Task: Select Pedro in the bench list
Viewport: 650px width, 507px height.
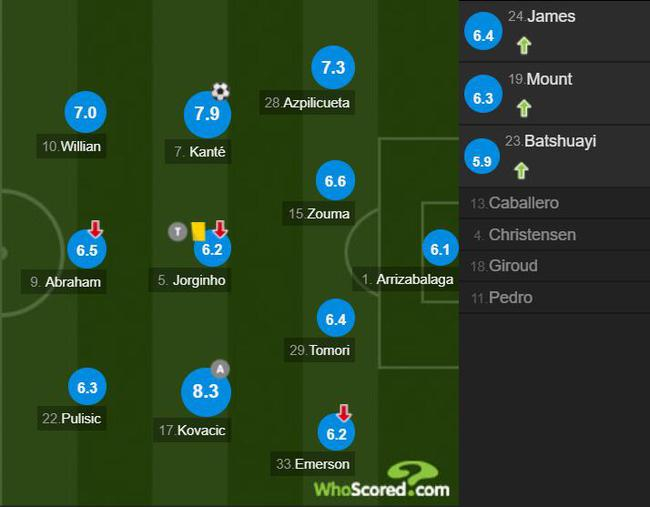Action: tap(554, 297)
